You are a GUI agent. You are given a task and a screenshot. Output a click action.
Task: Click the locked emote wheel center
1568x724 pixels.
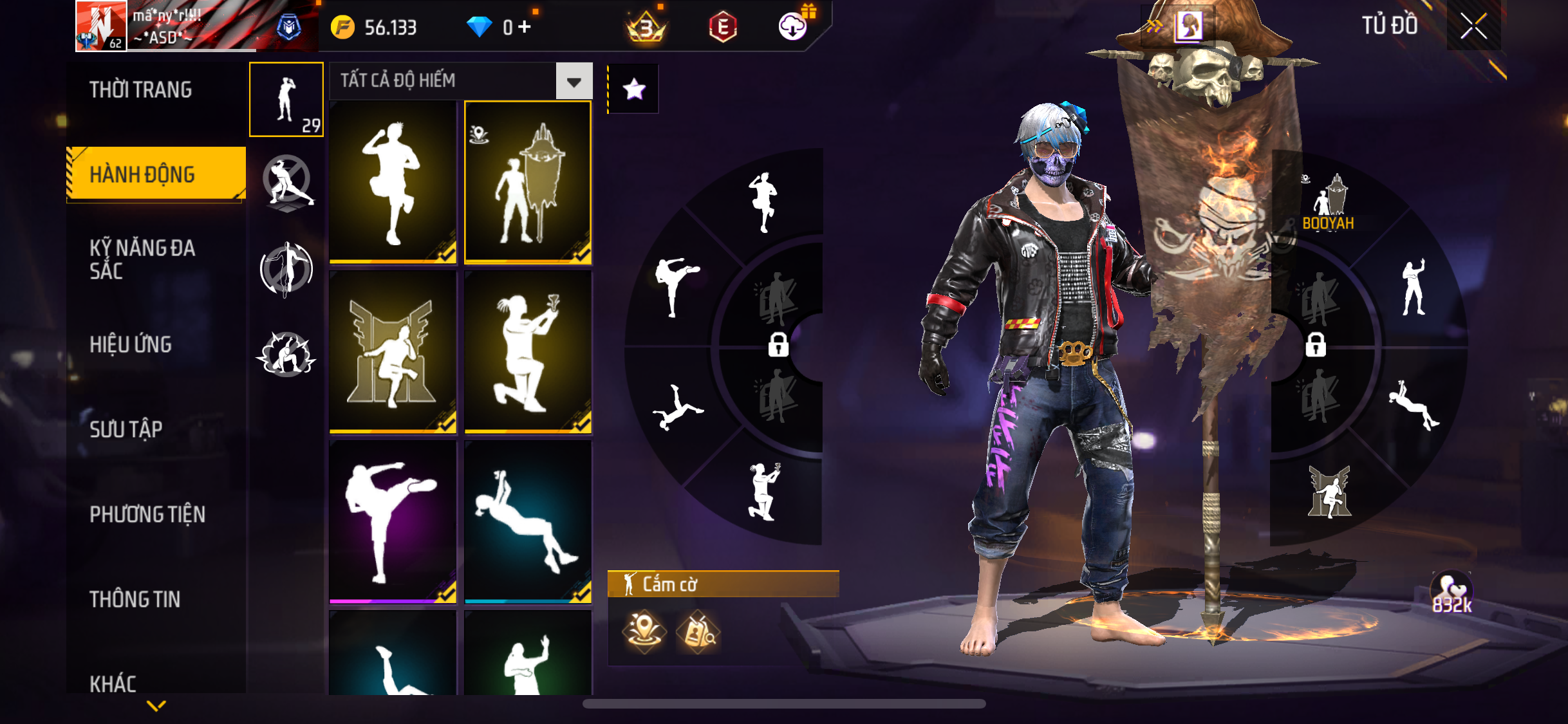click(778, 344)
